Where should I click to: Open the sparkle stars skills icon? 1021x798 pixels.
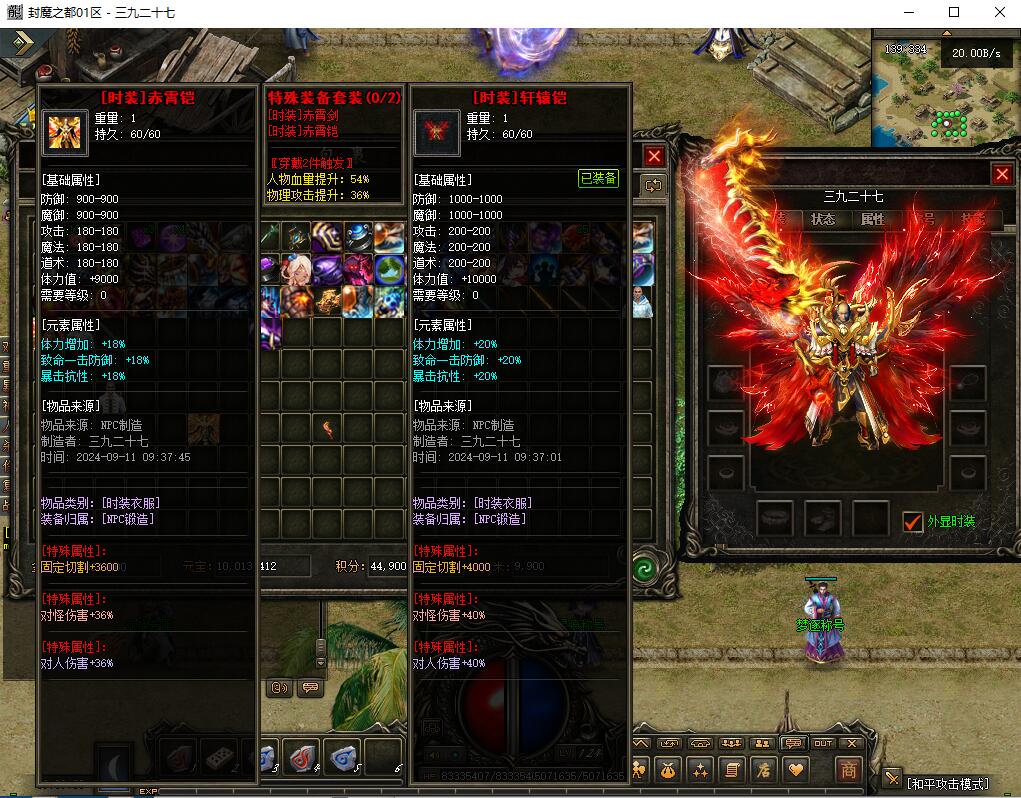700,769
